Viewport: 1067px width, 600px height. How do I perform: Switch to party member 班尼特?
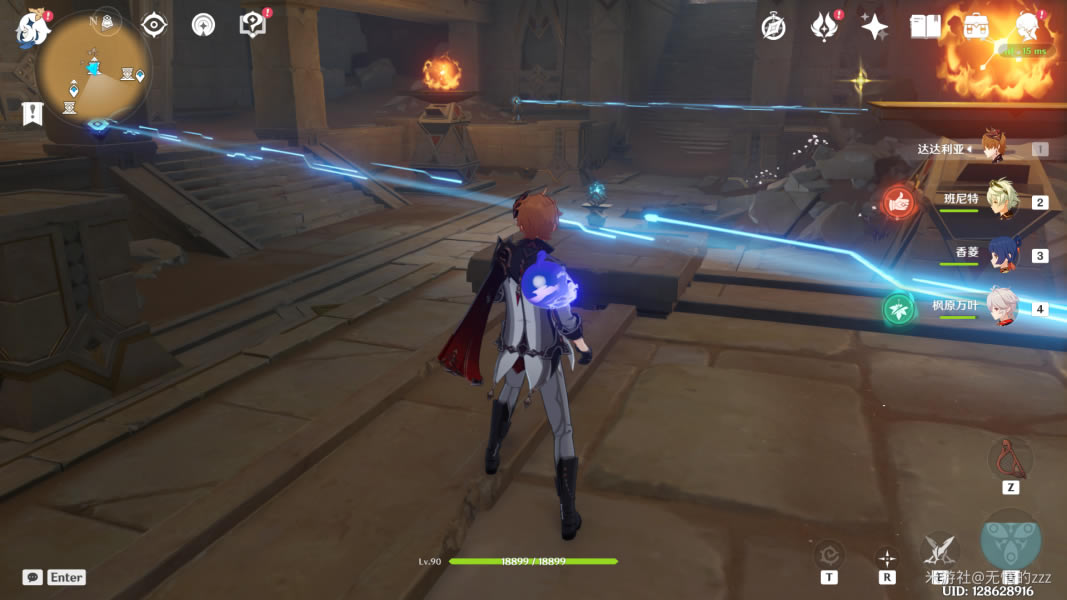point(1000,200)
